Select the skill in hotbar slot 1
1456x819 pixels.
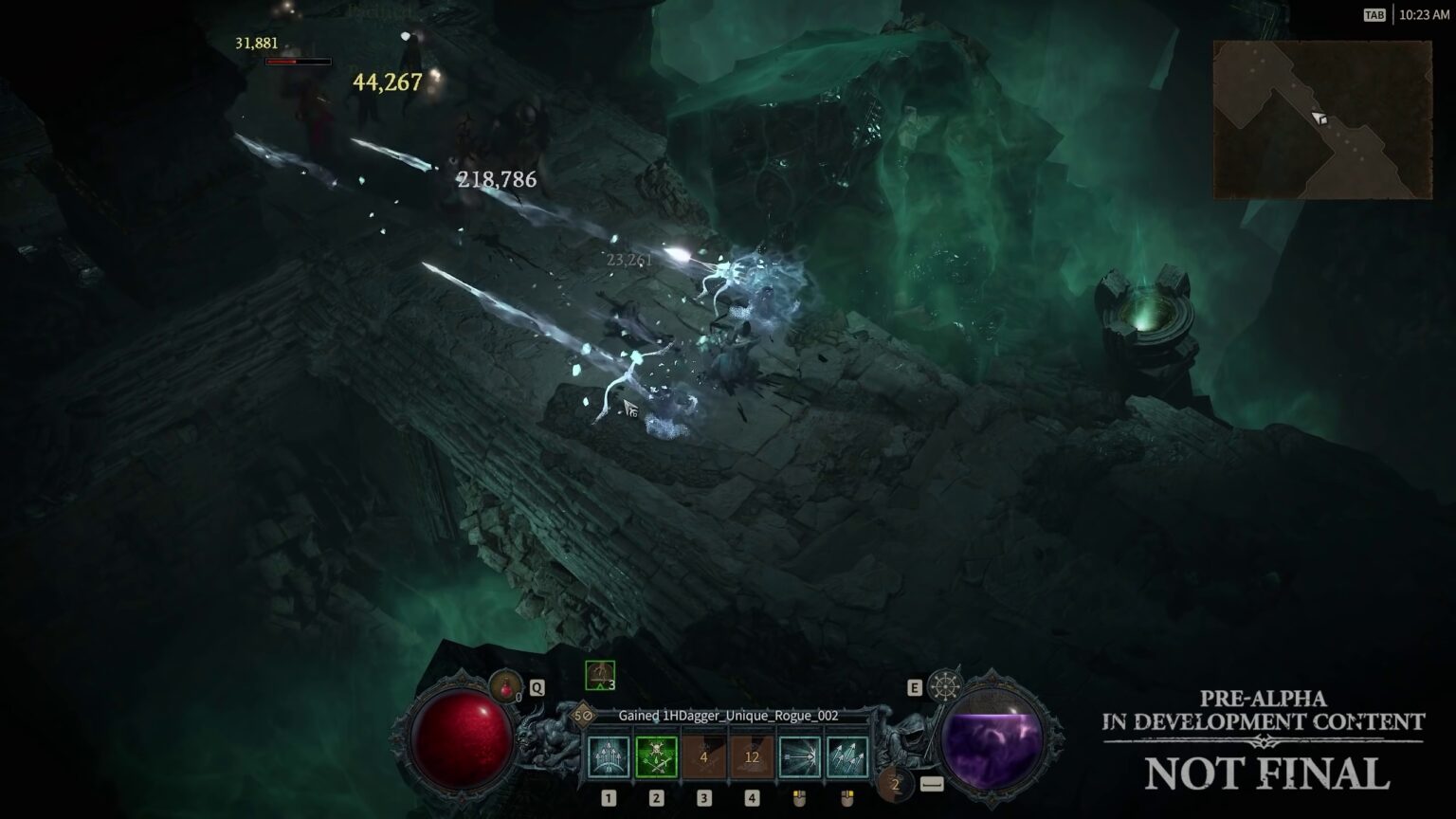click(609, 756)
